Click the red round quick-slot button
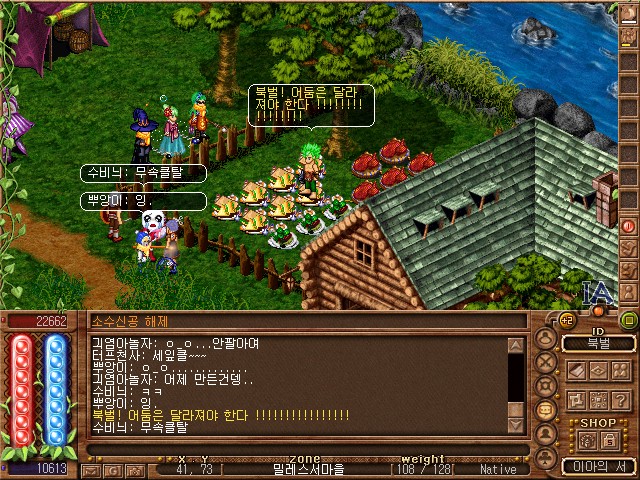640x480 pixels. pos(629,226)
